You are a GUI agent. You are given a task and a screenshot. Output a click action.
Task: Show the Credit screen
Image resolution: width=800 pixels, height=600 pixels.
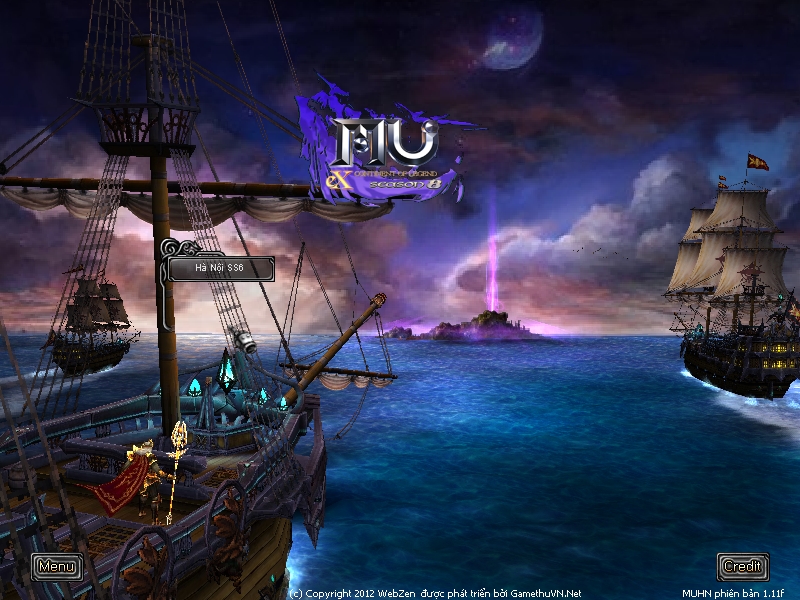[x=743, y=567]
